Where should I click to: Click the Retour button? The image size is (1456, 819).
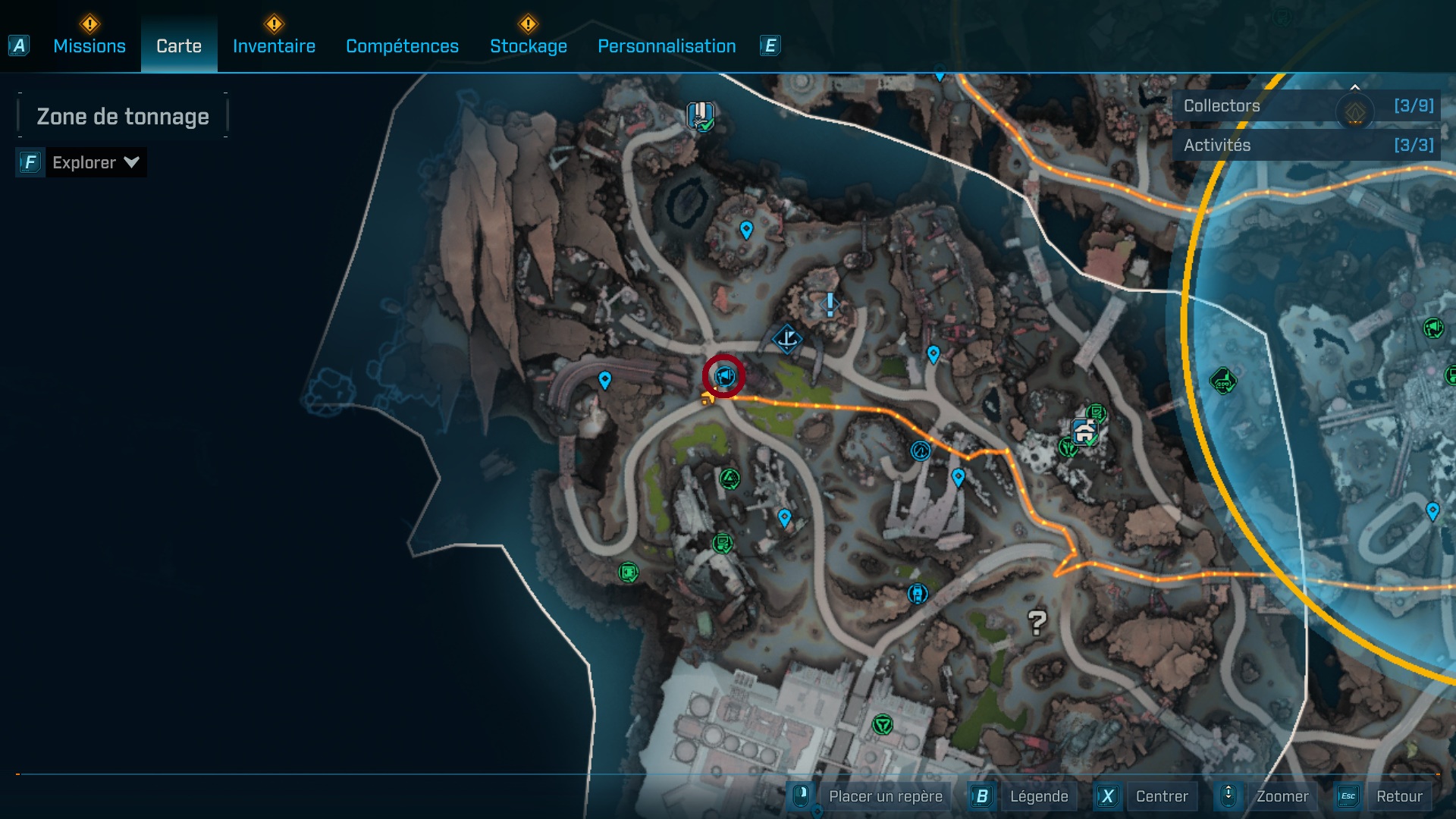coord(1398,796)
